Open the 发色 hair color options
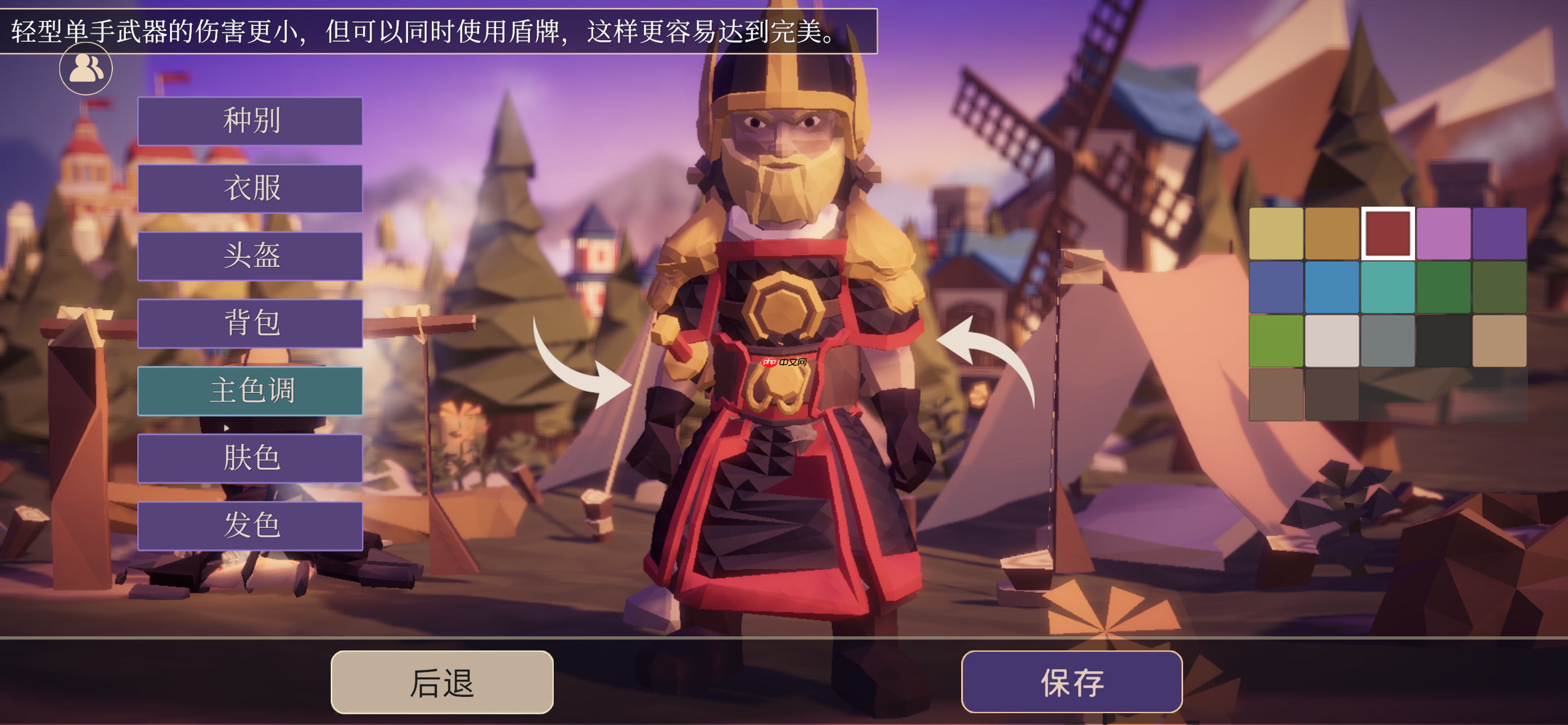 [x=250, y=522]
